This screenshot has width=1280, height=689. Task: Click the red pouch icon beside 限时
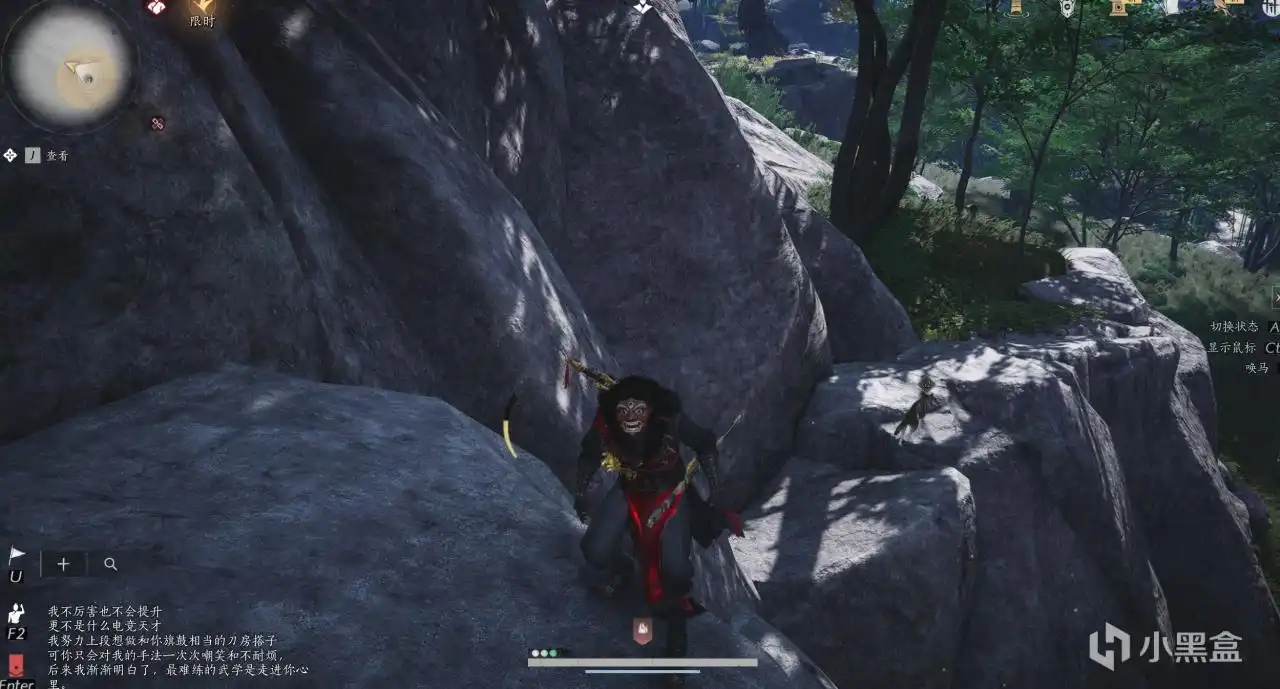click(x=155, y=7)
